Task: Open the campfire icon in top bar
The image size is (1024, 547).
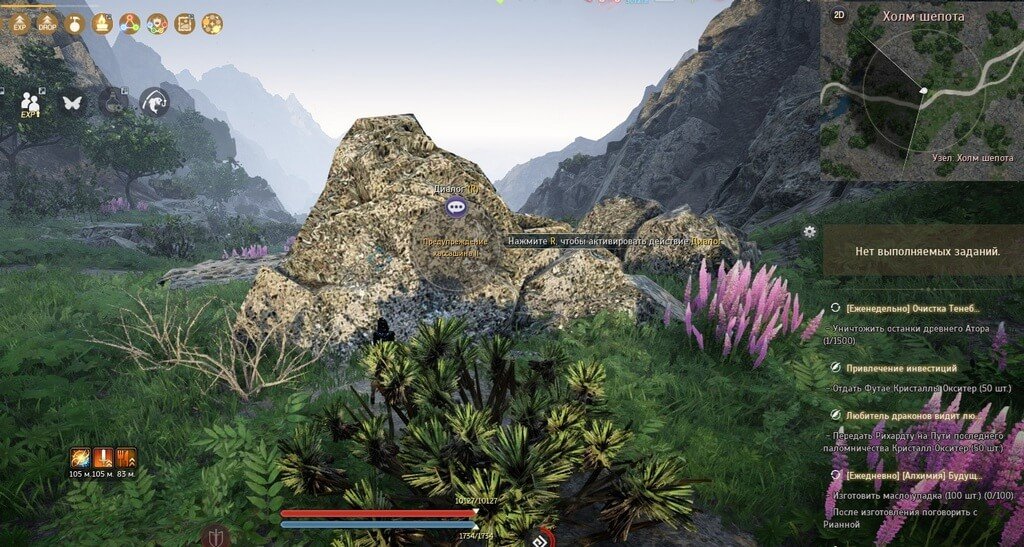Action: [x=101, y=23]
